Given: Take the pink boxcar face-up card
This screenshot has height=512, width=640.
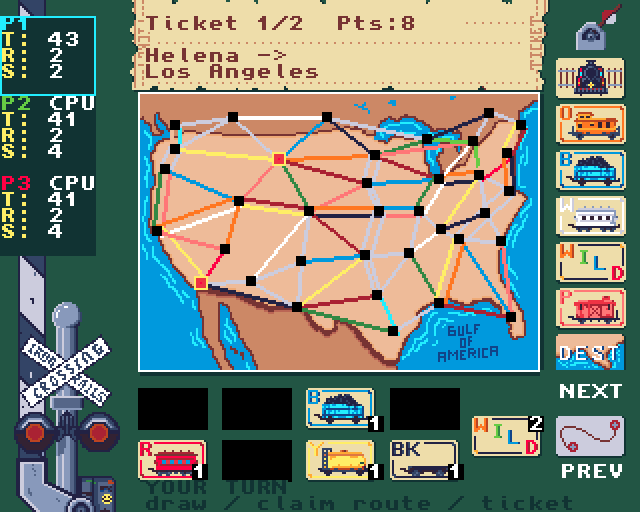Looking at the screenshot, I should coord(590,307).
